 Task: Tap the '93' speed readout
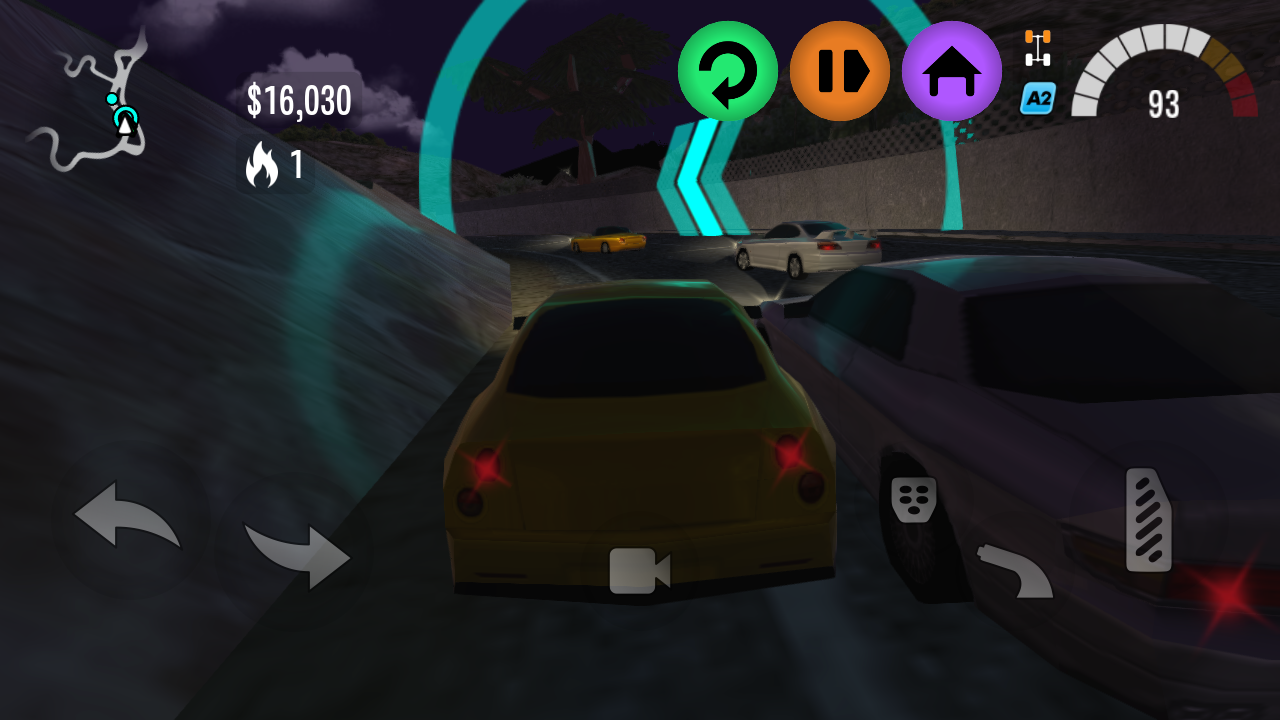pyautogui.click(x=1165, y=104)
